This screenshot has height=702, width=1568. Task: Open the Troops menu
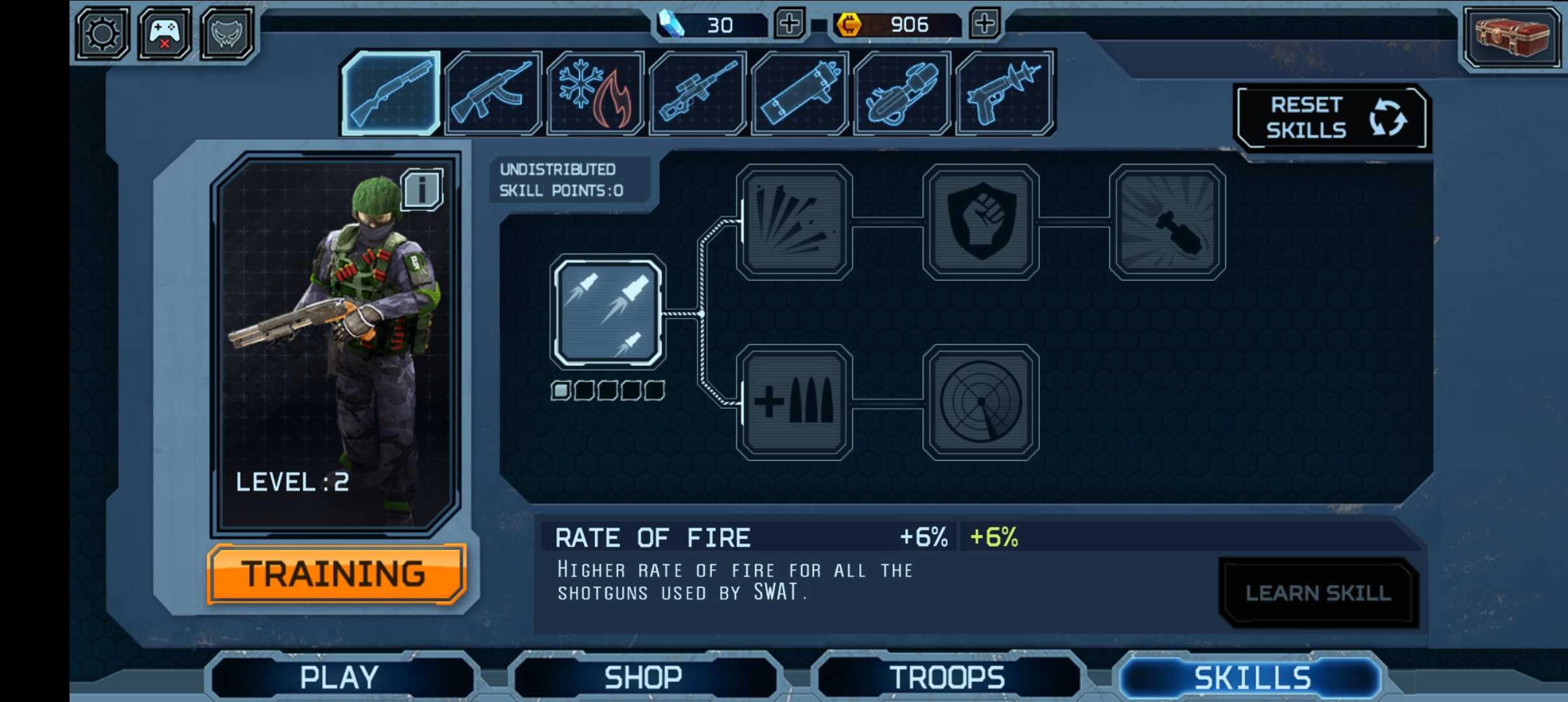pos(947,677)
